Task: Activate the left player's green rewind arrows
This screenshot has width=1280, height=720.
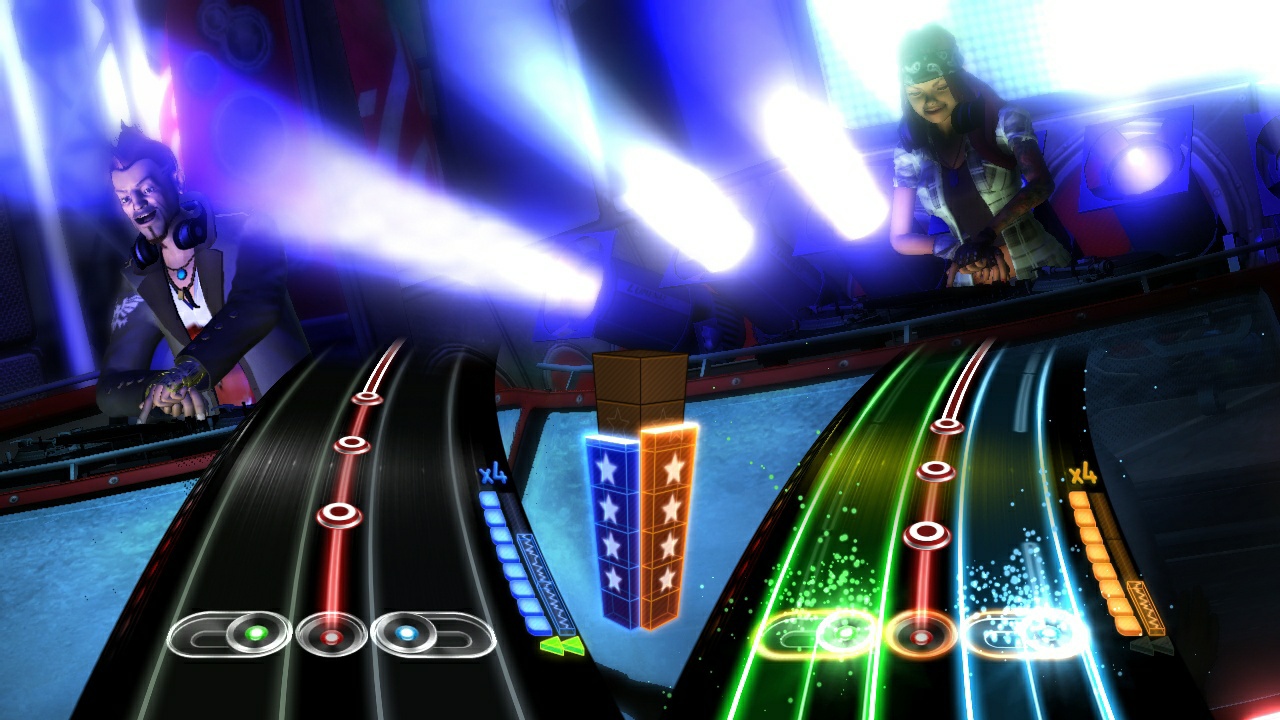Action: pyautogui.click(x=563, y=647)
